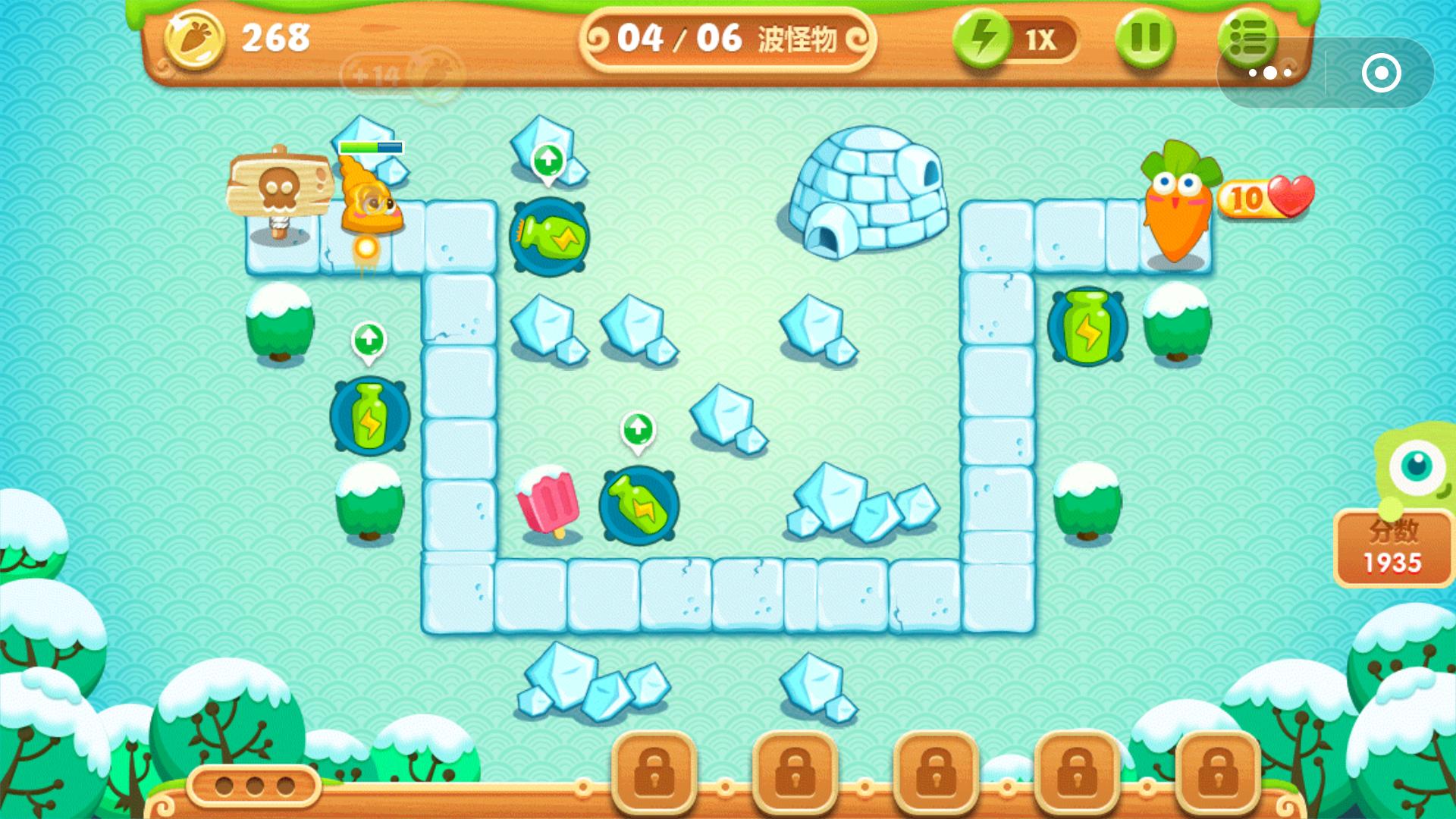Select the bottle tower next to the popsicle
This screenshot has width=1456, height=819.
point(639,505)
